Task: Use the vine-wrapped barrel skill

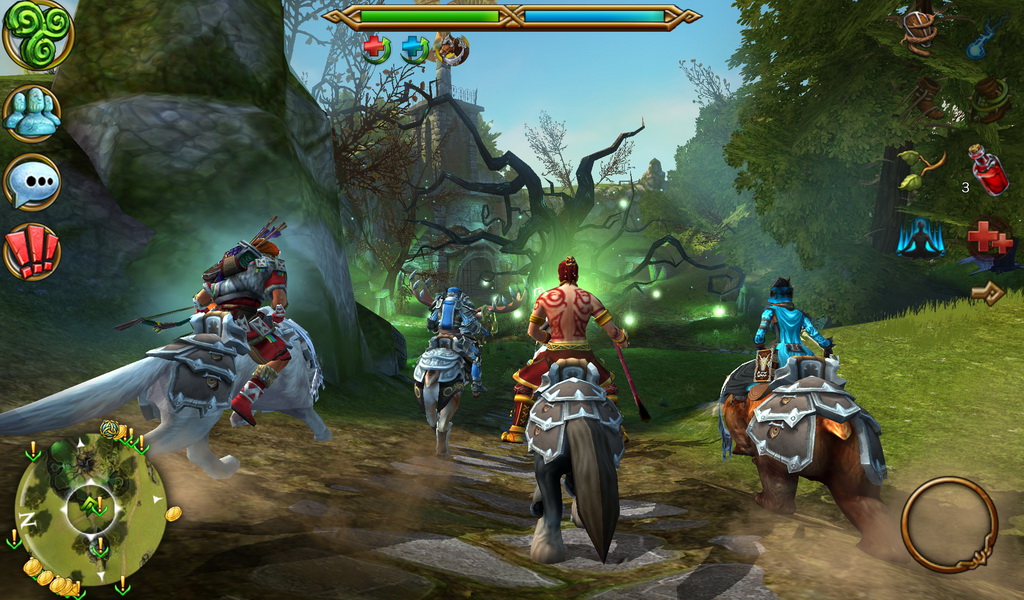Action: [x=989, y=99]
